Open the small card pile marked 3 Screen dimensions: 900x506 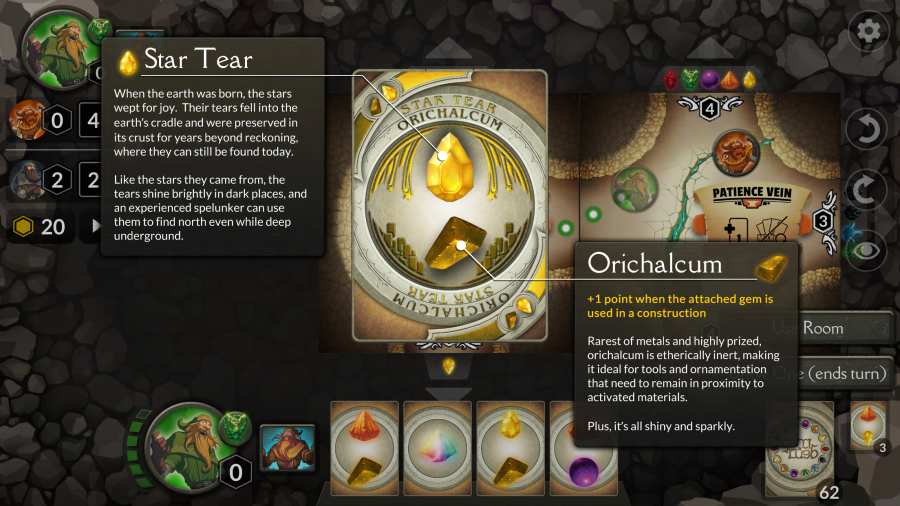coord(870,425)
